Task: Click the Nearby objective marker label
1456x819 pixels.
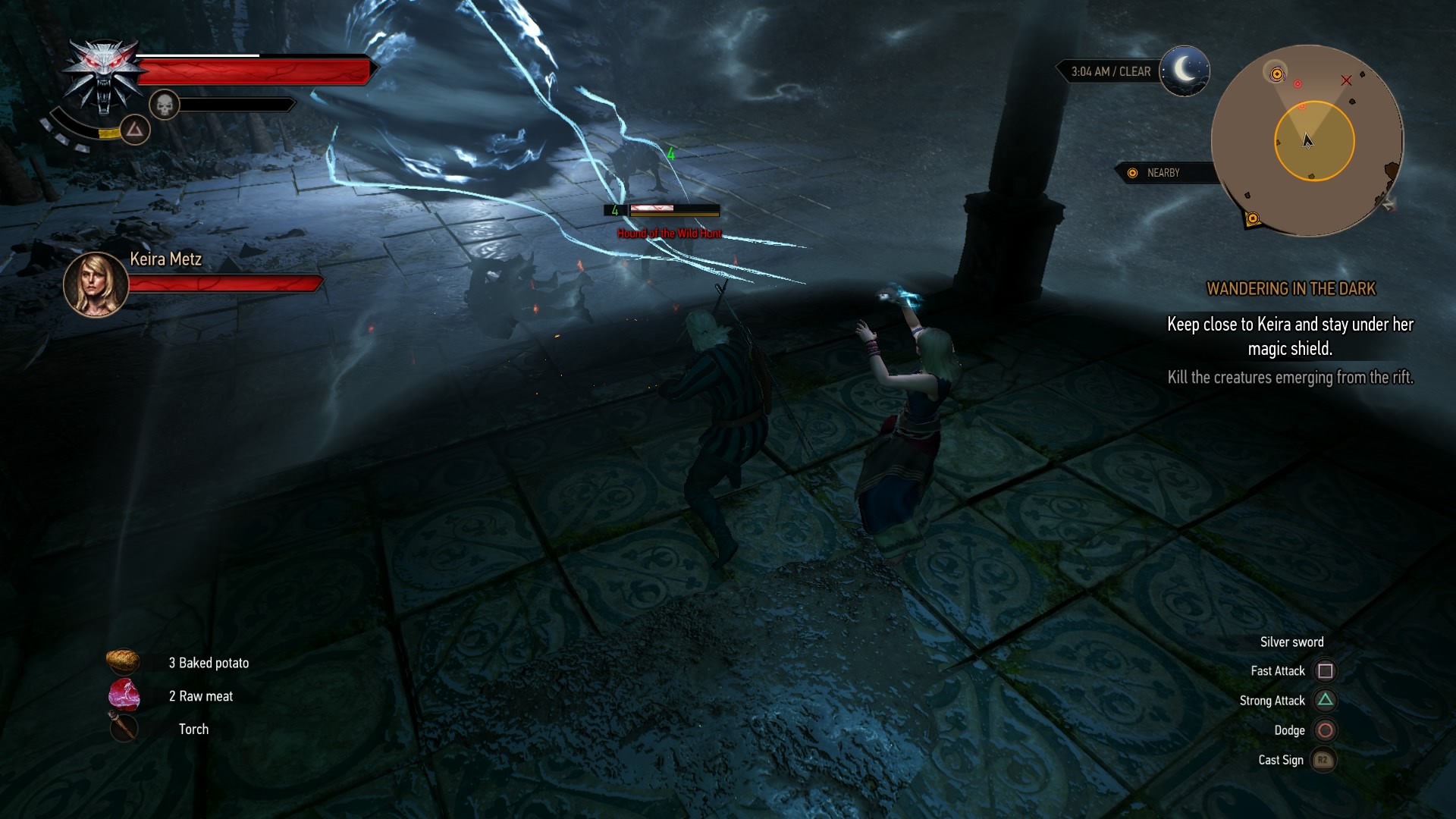Action: (x=1162, y=173)
